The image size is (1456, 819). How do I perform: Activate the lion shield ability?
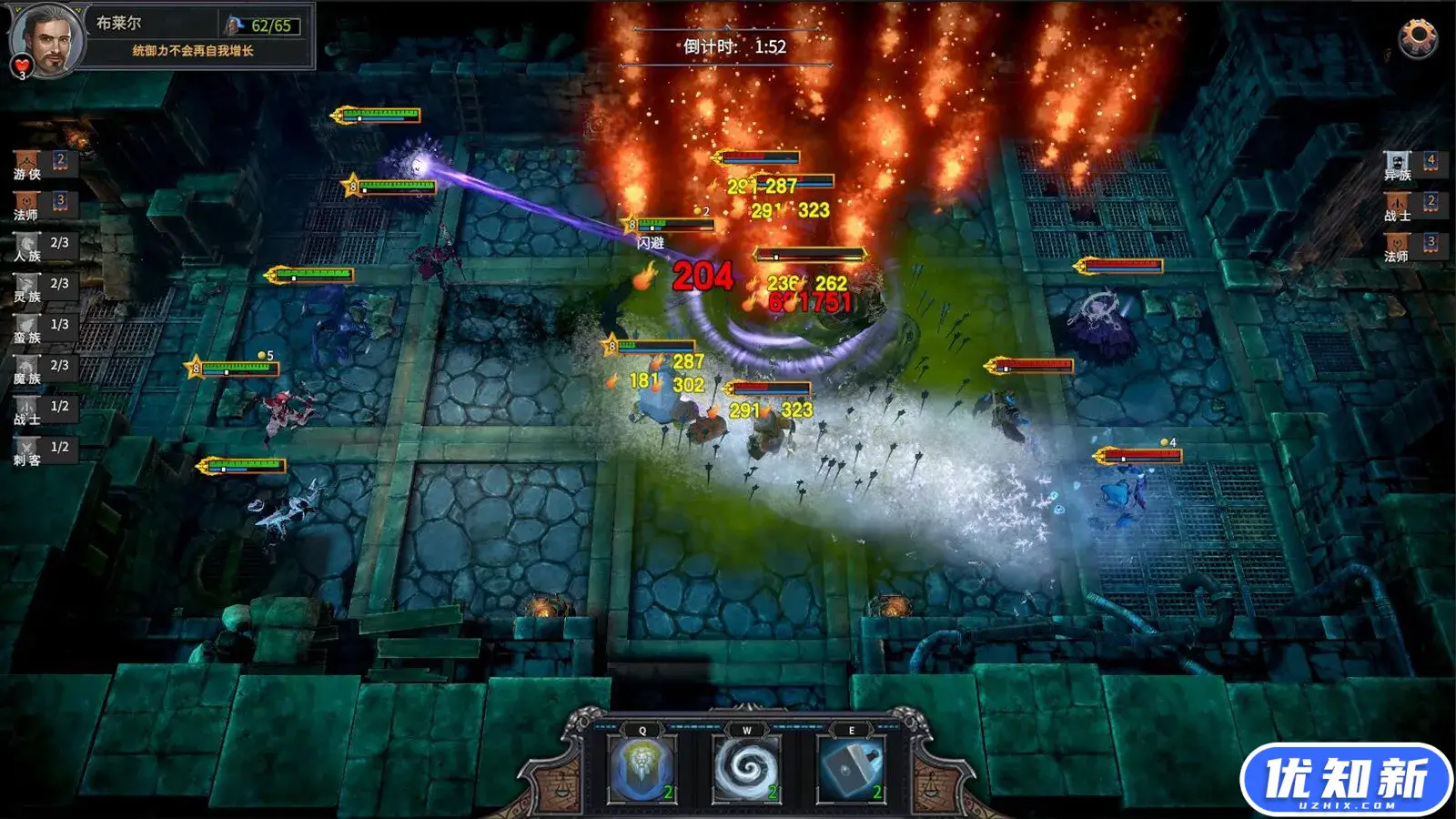[x=642, y=770]
